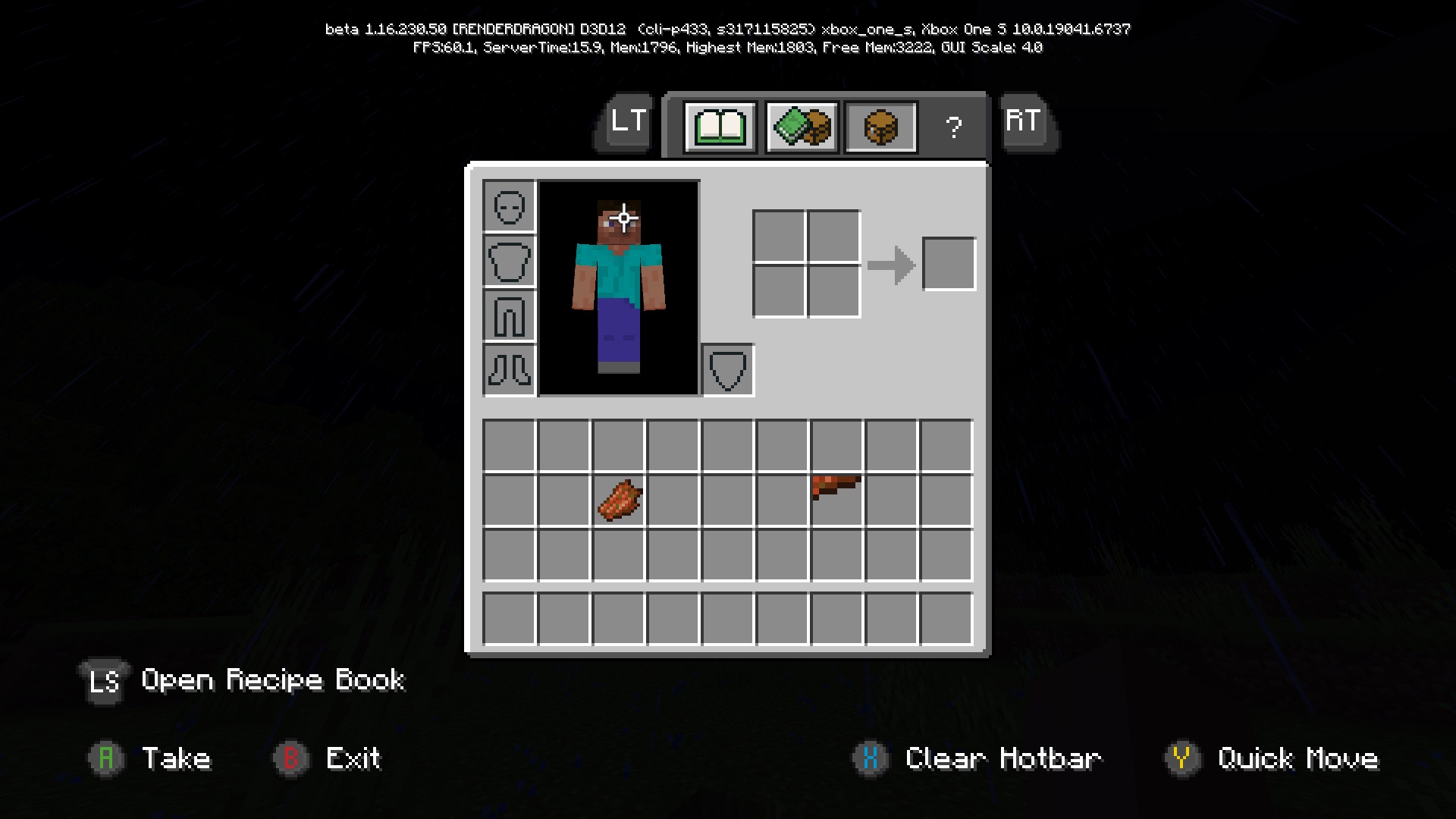Pick up the rotten flesh item
The width and height of the screenshot is (1456, 819).
click(620, 500)
